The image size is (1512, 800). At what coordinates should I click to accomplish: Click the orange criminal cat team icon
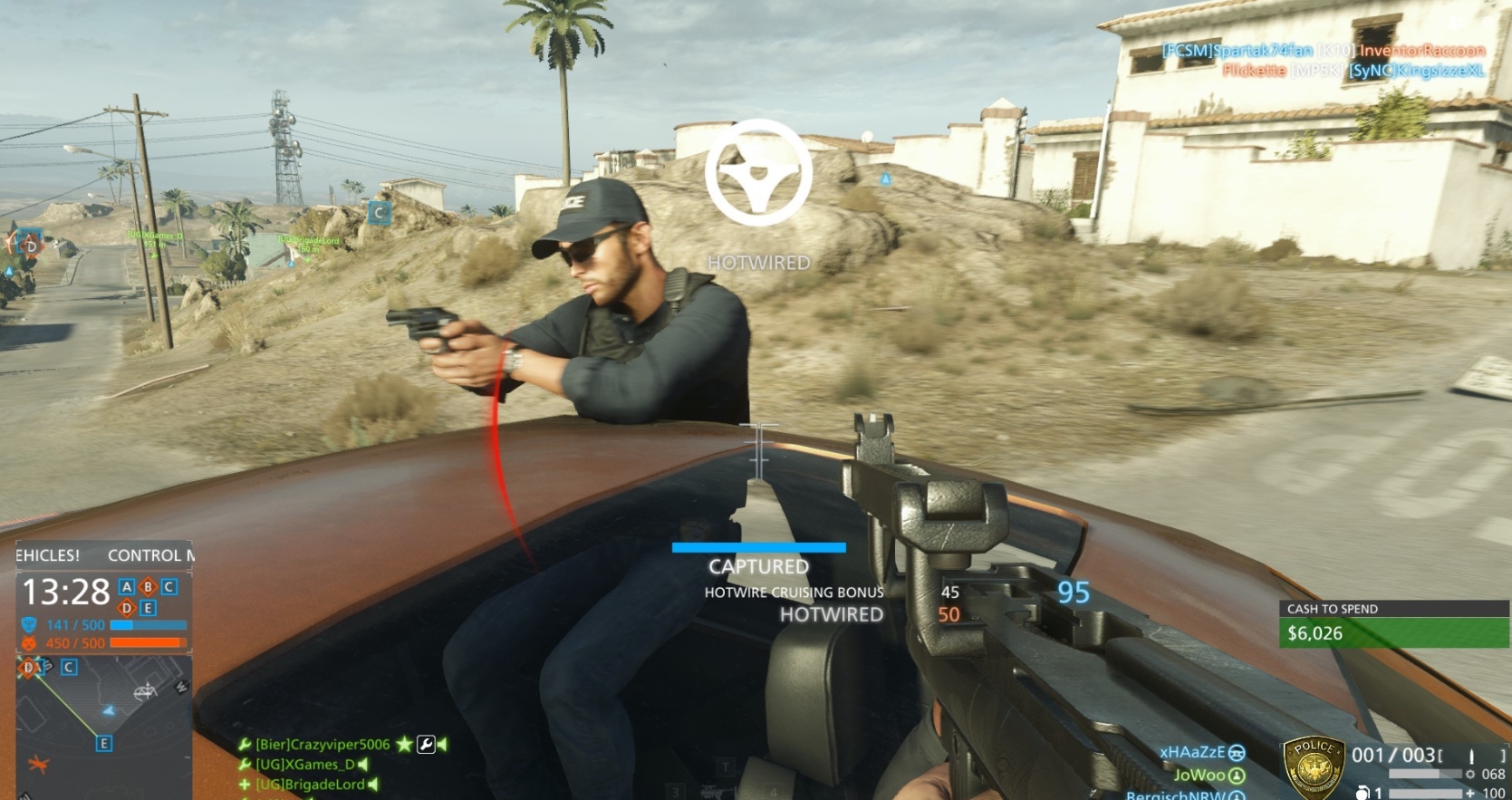pos(28,641)
